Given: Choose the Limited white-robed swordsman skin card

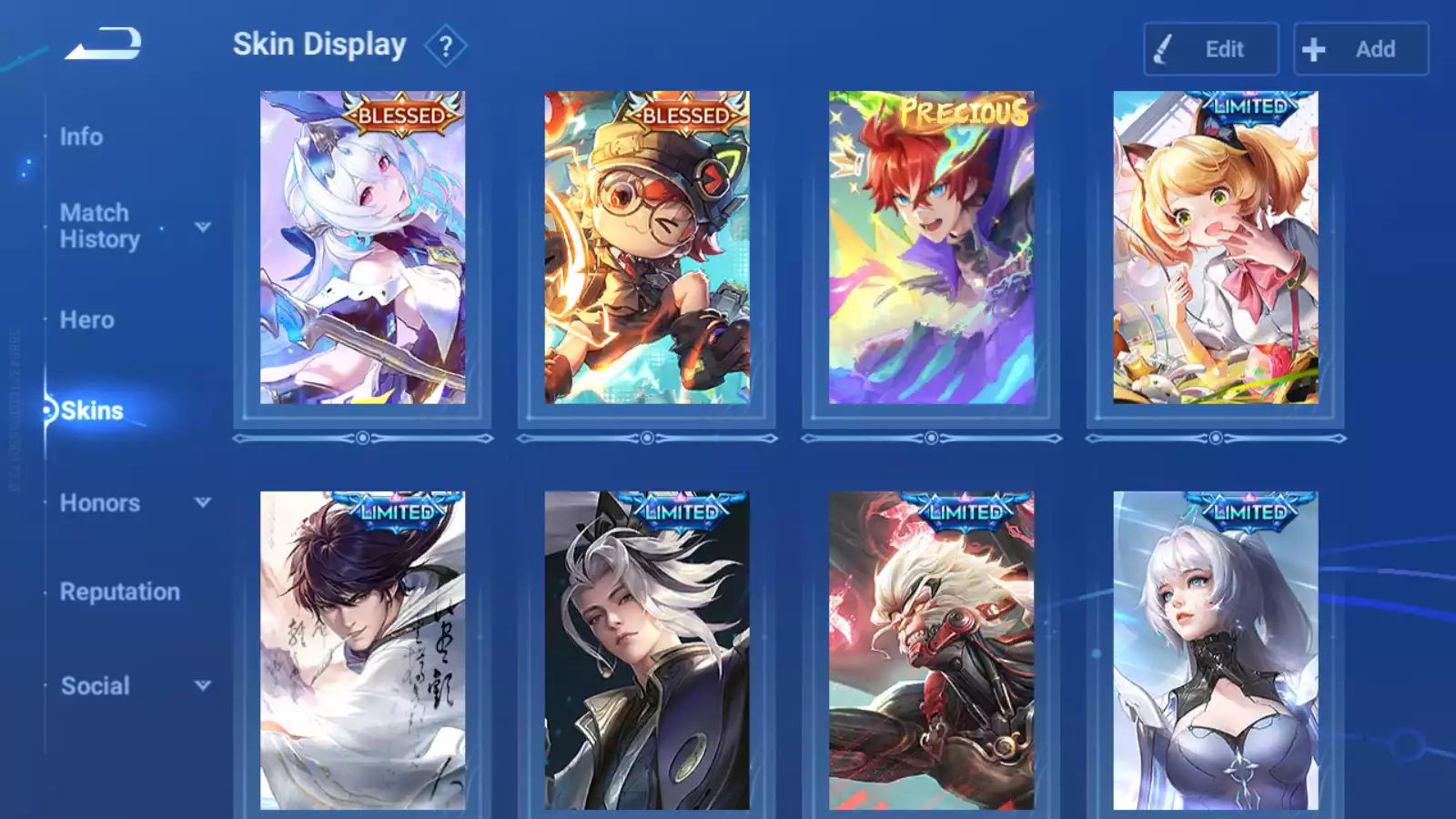Looking at the screenshot, I should [x=362, y=651].
